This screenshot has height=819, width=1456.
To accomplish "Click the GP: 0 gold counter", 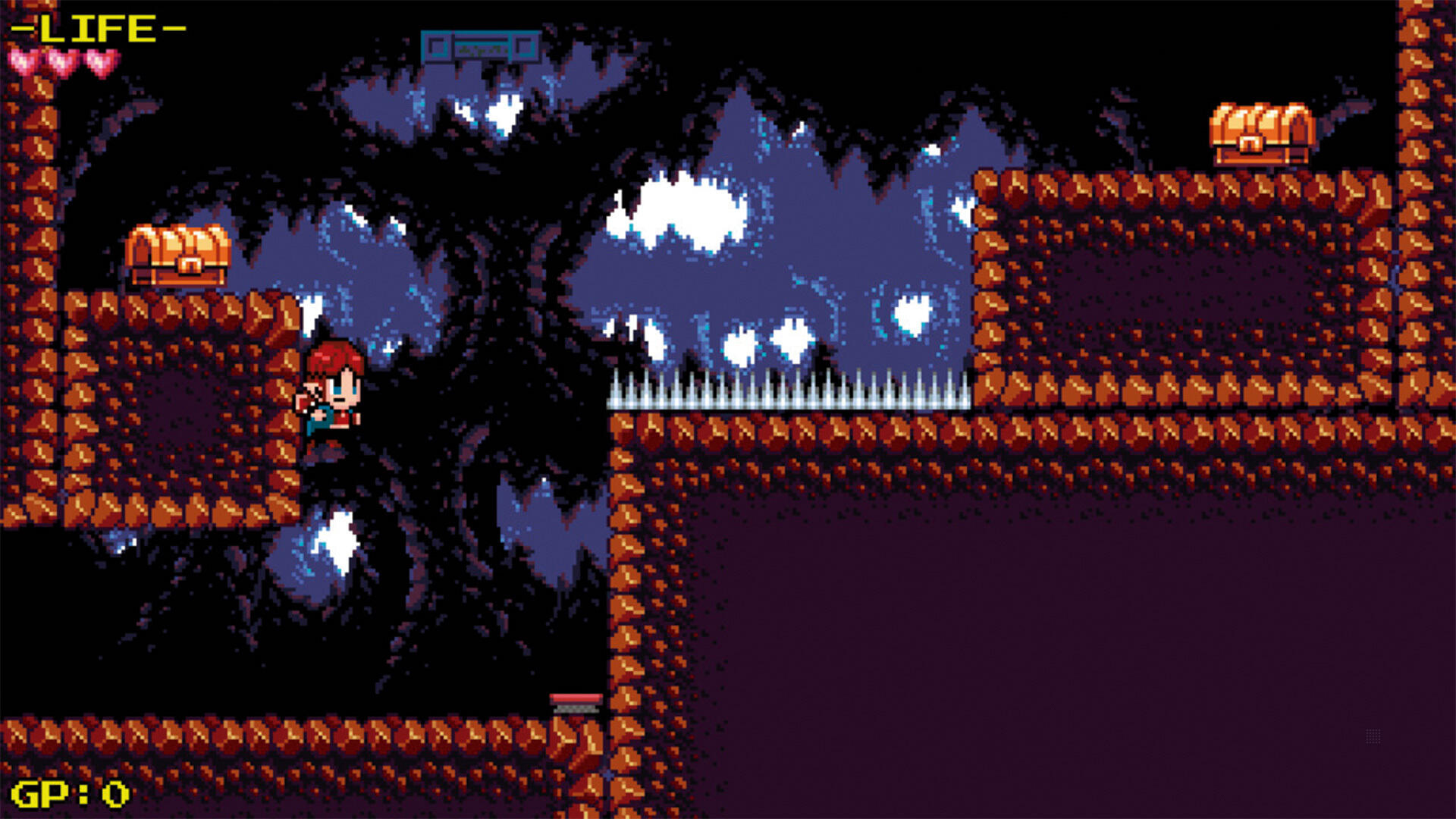I will [x=68, y=792].
